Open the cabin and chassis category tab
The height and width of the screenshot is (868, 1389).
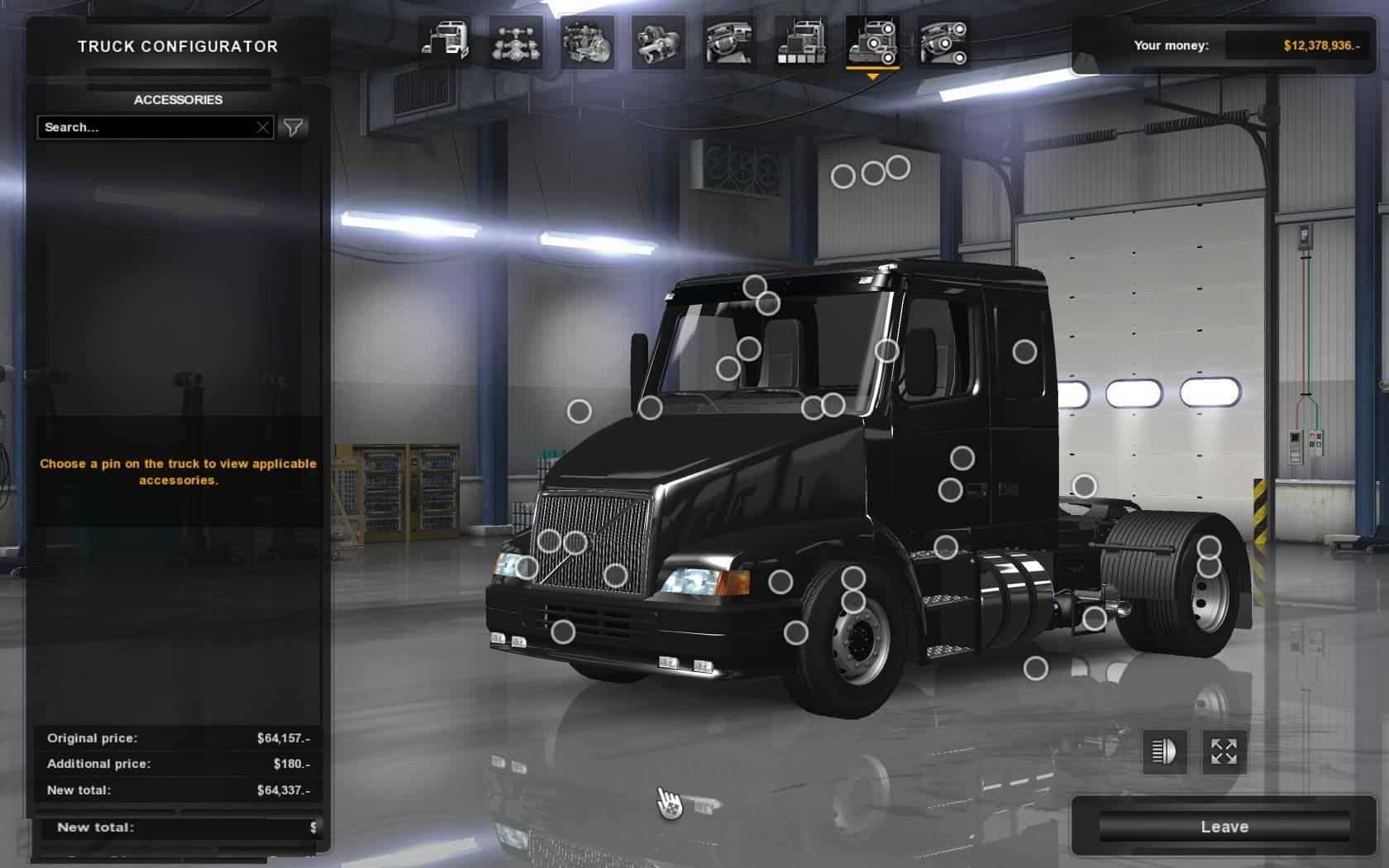click(x=446, y=41)
